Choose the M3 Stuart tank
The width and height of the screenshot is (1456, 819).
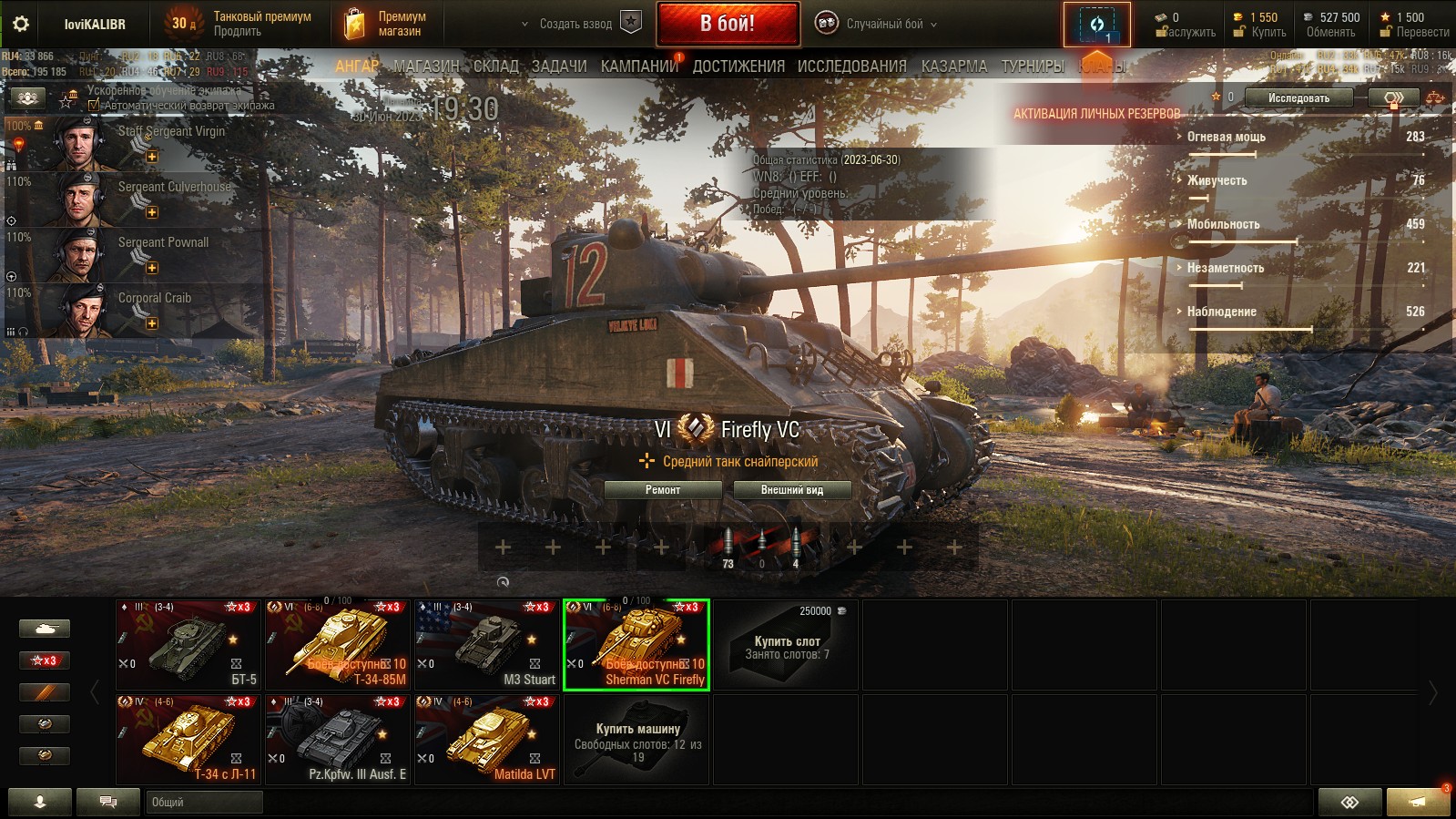click(486, 644)
